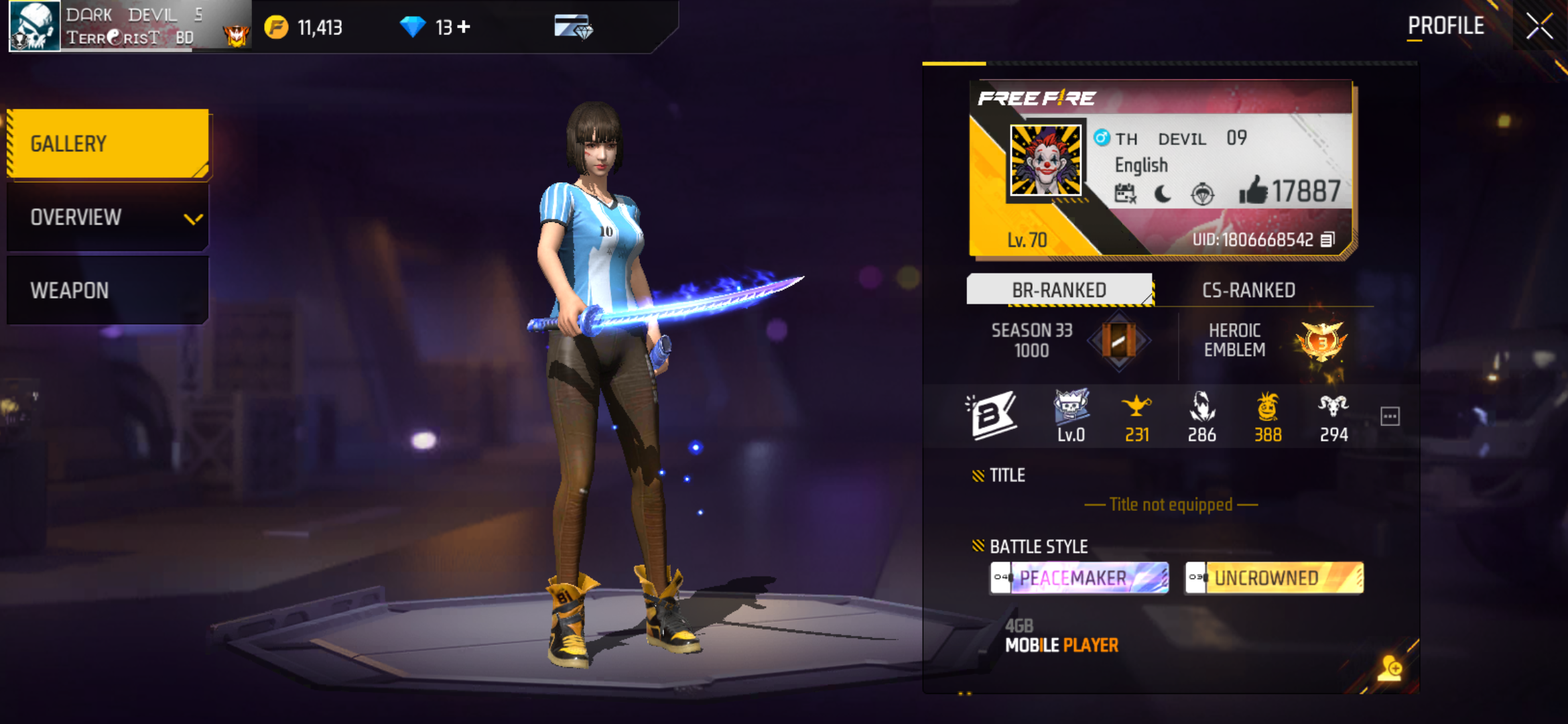
Task: Select the Peacemaker battle style tag
Action: point(1079,578)
